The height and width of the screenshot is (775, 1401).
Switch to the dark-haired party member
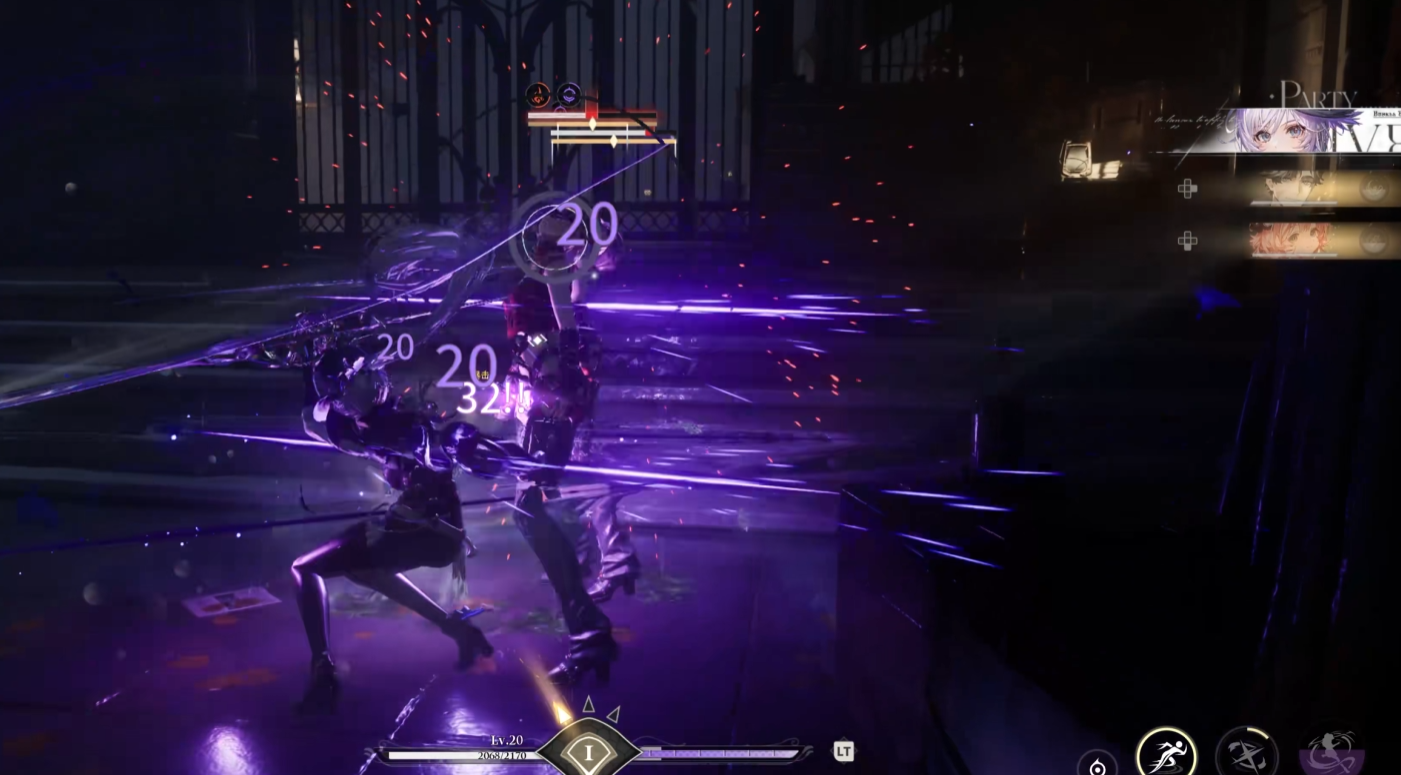point(1290,188)
